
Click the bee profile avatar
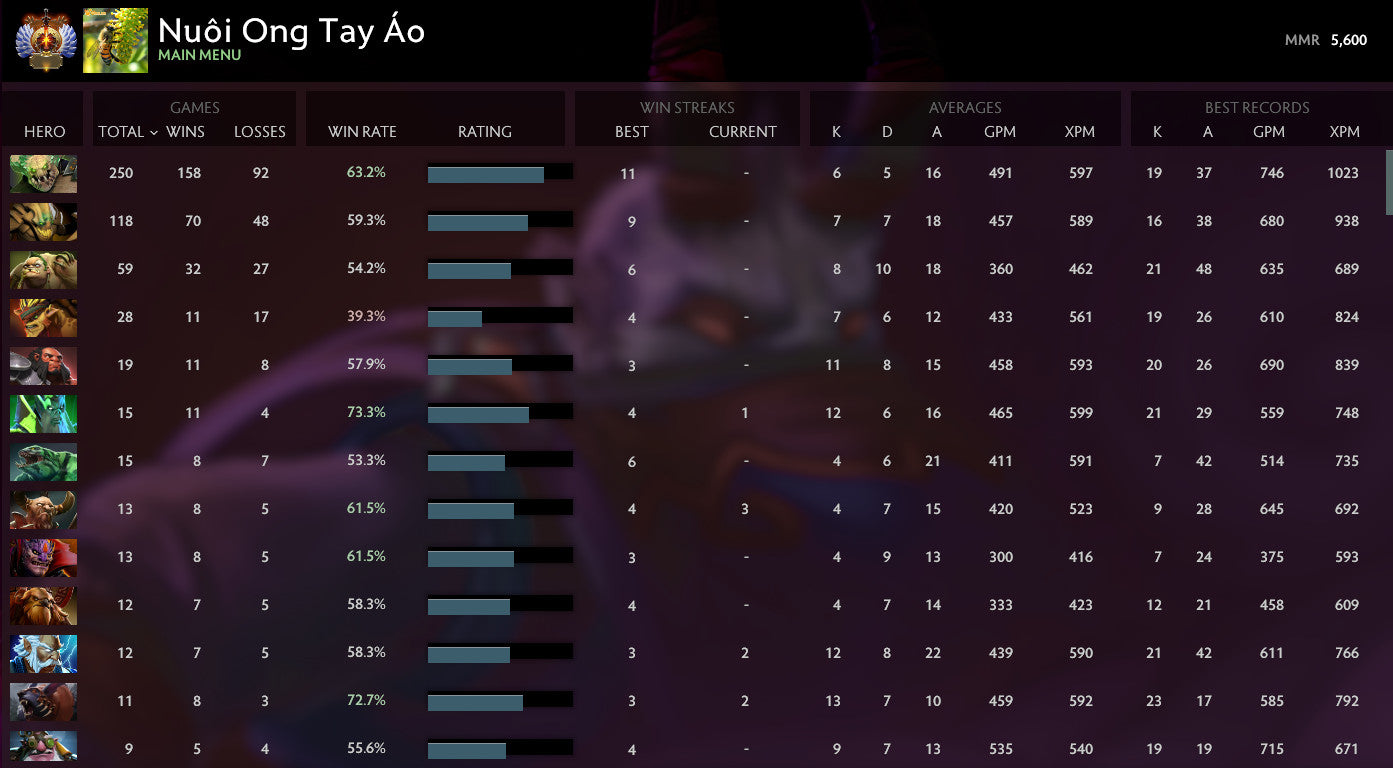114,40
